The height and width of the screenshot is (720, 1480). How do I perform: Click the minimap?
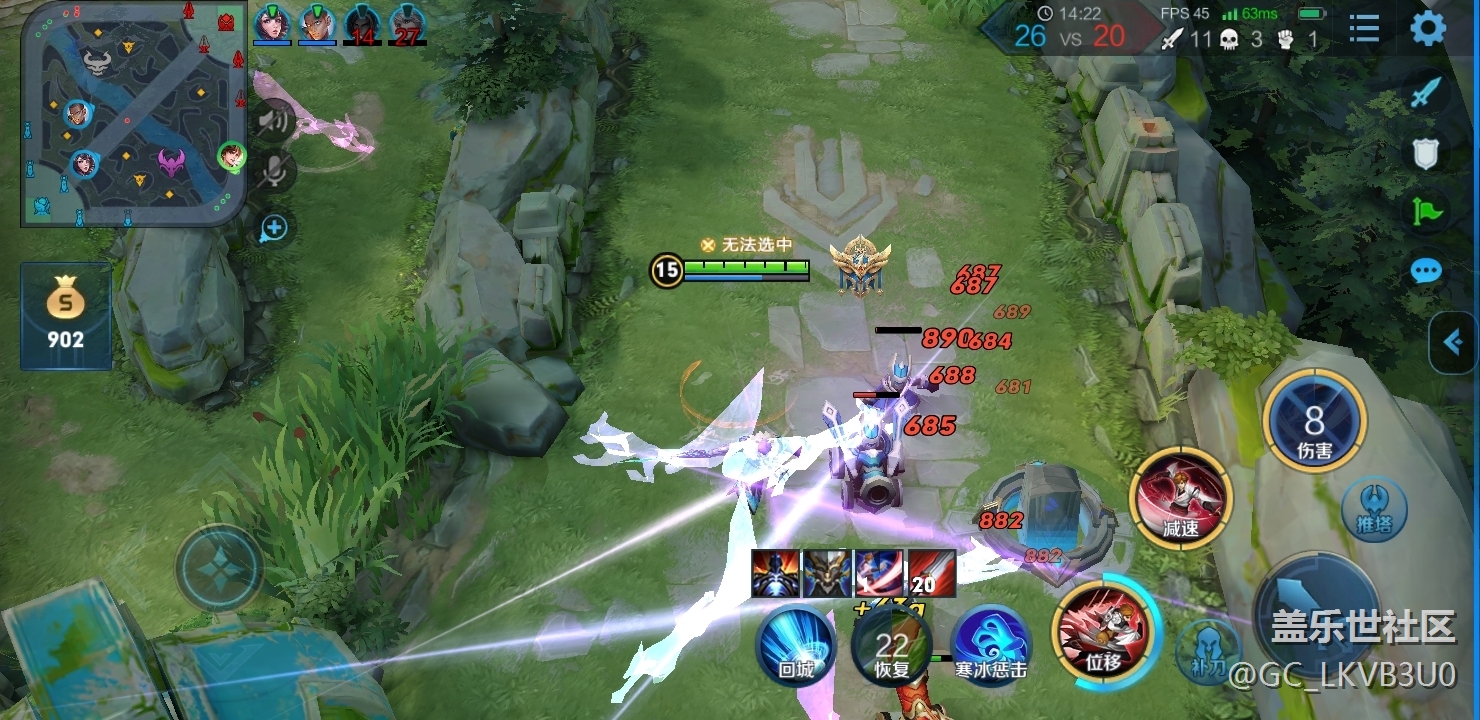pos(133,113)
